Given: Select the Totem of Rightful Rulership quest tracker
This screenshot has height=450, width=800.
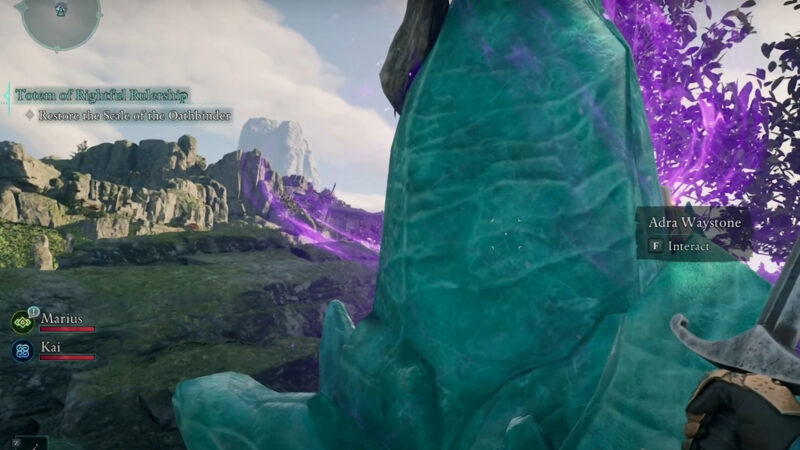Looking at the screenshot, I should click(101, 95).
